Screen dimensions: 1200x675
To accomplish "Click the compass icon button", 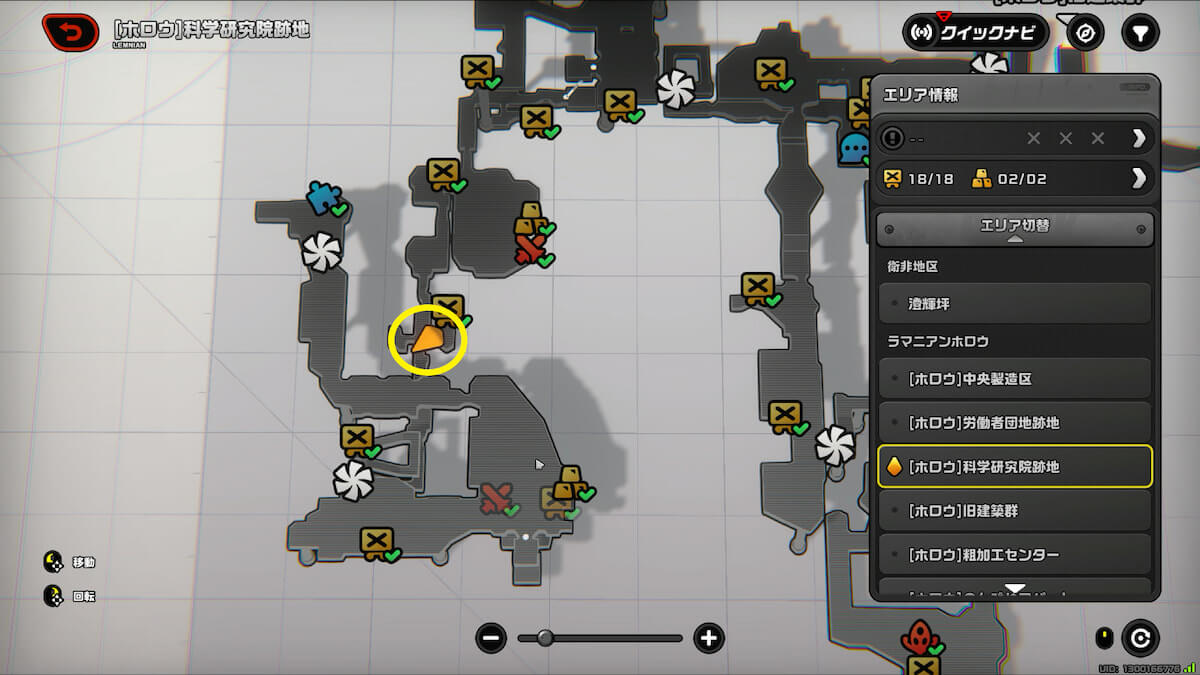I will [x=1085, y=33].
